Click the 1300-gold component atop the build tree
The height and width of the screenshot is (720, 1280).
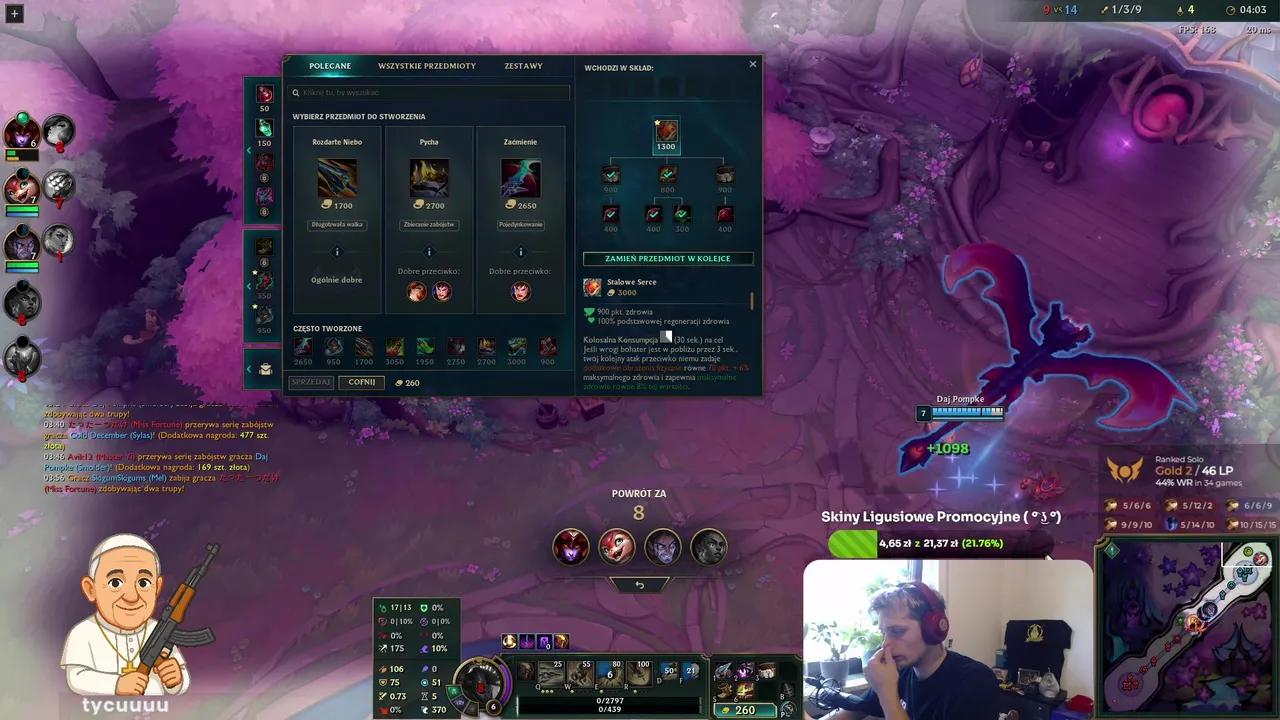(667, 130)
